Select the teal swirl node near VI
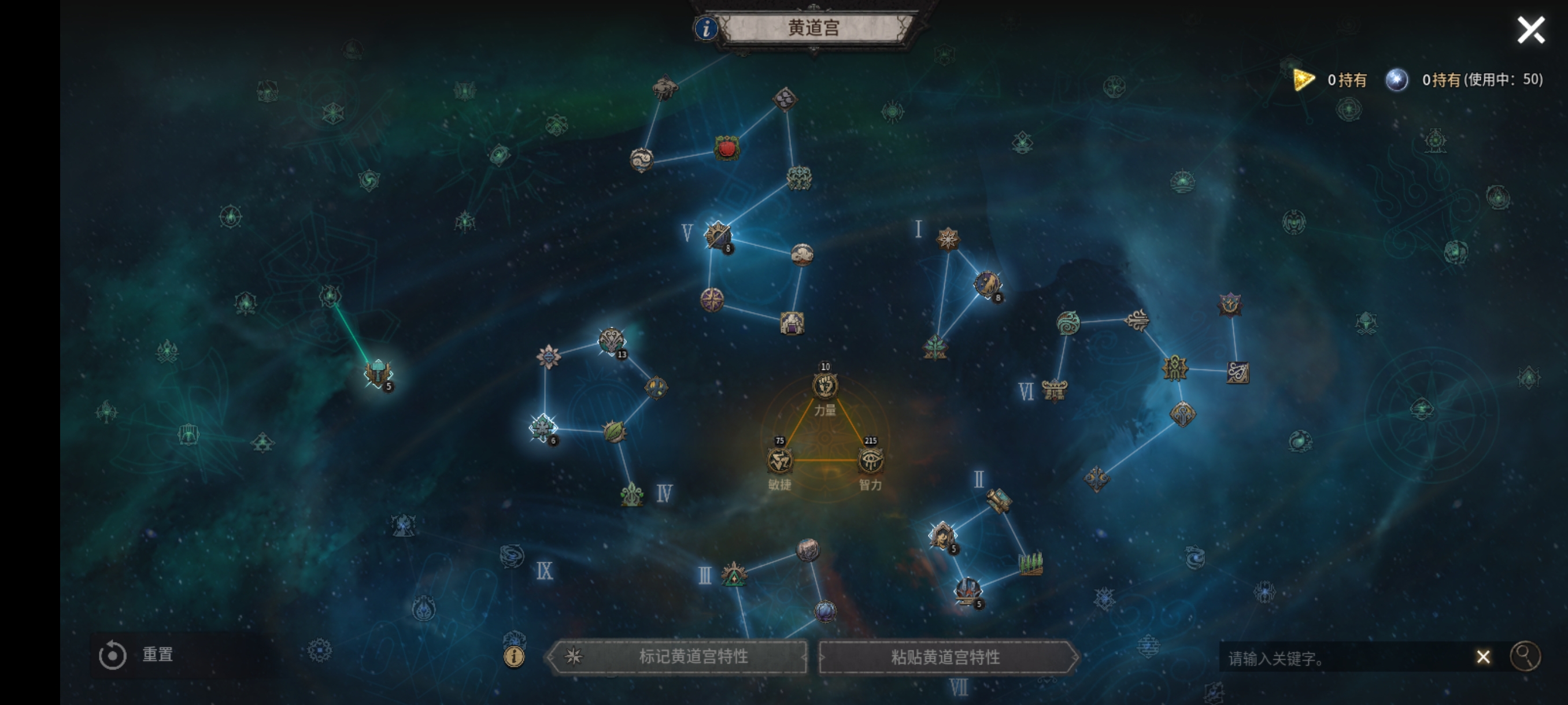The height and width of the screenshot is (705, 1568). point(1068,323)
